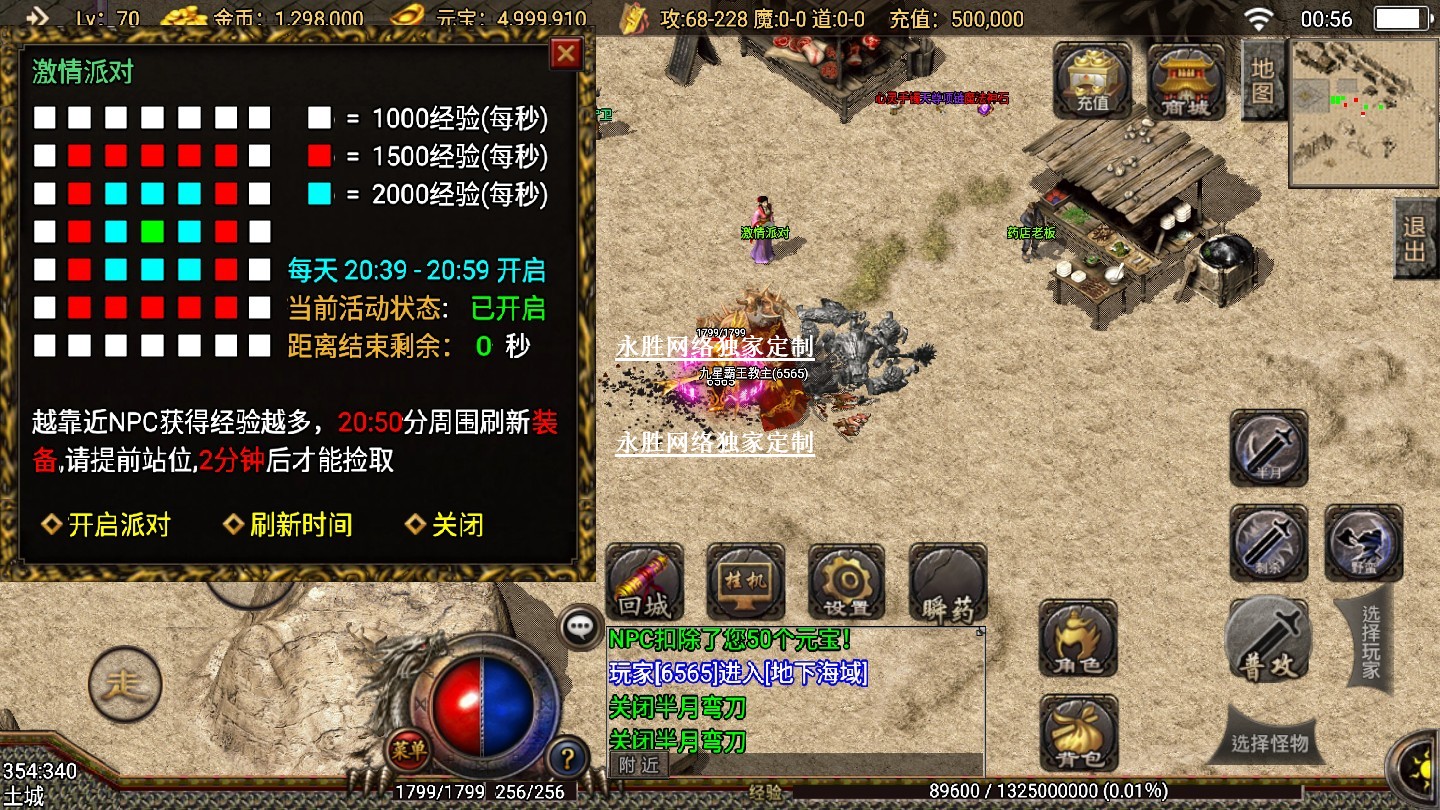This screenshot has width=1440, height=810.
Task: Open the 背包 bag
Action: click(1078, 733)
